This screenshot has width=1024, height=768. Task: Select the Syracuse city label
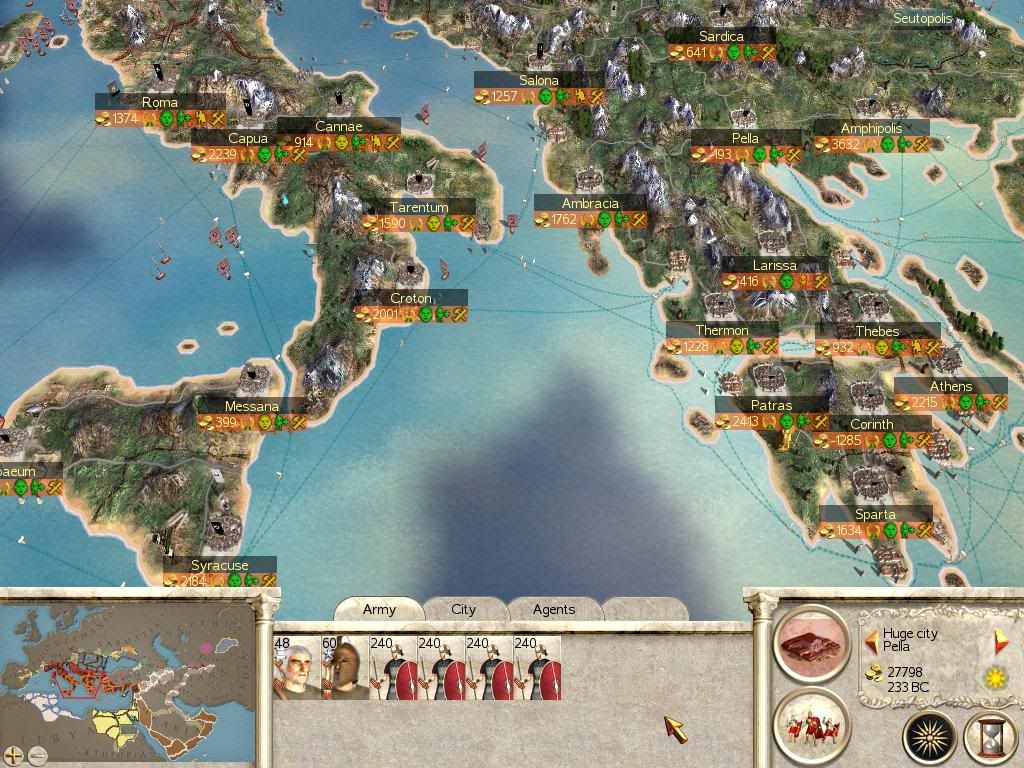pyautogui.click(x=220, y=566)
